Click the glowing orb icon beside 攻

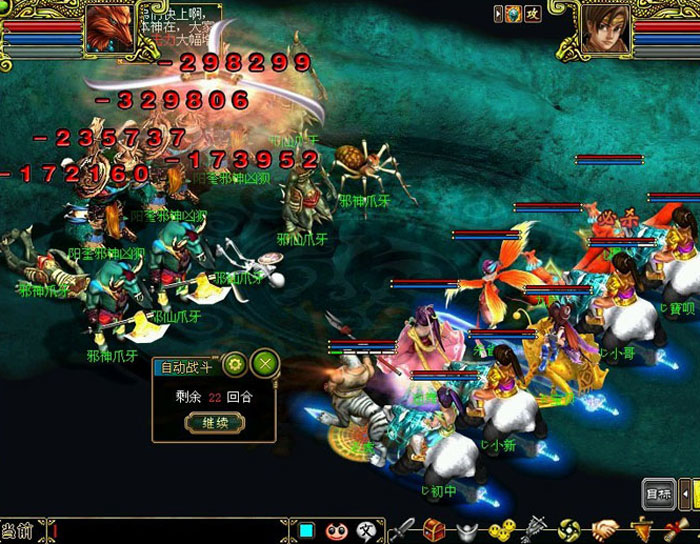513,13
